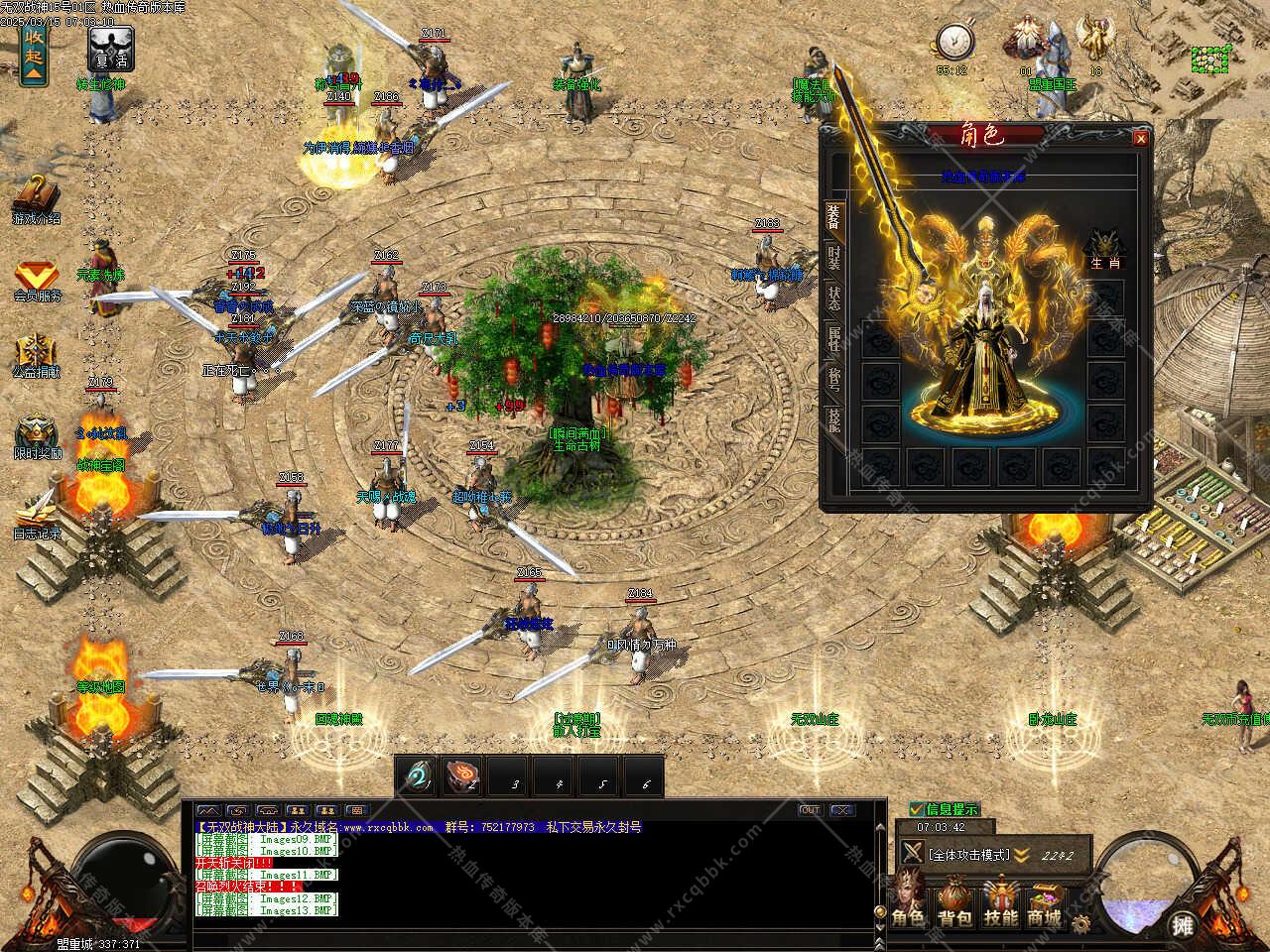This screenshot has width=1270, height=952.
Task: Toggle the 信息提示 info tips checkbox
Action: [917, 809]
